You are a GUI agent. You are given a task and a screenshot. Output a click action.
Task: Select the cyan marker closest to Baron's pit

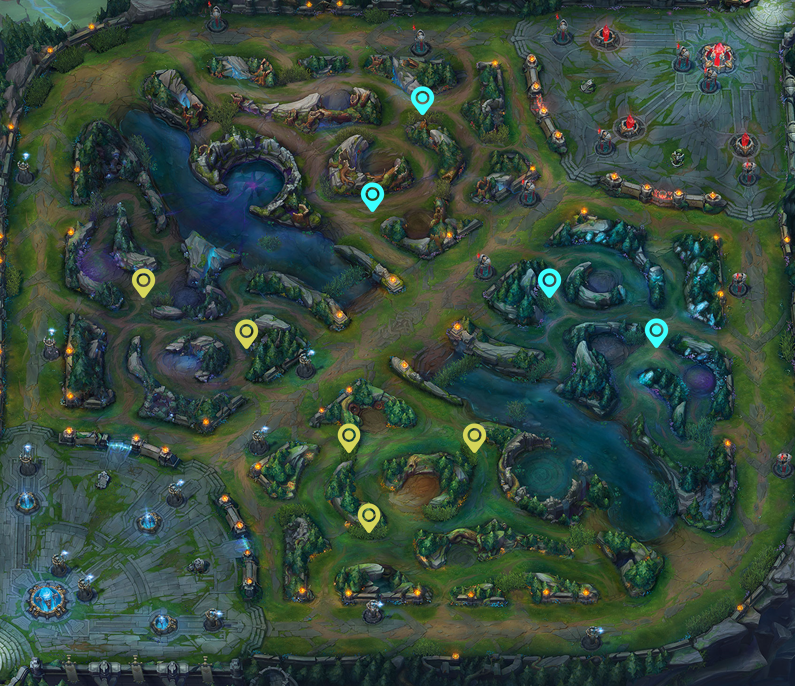(x=372, y=196)
